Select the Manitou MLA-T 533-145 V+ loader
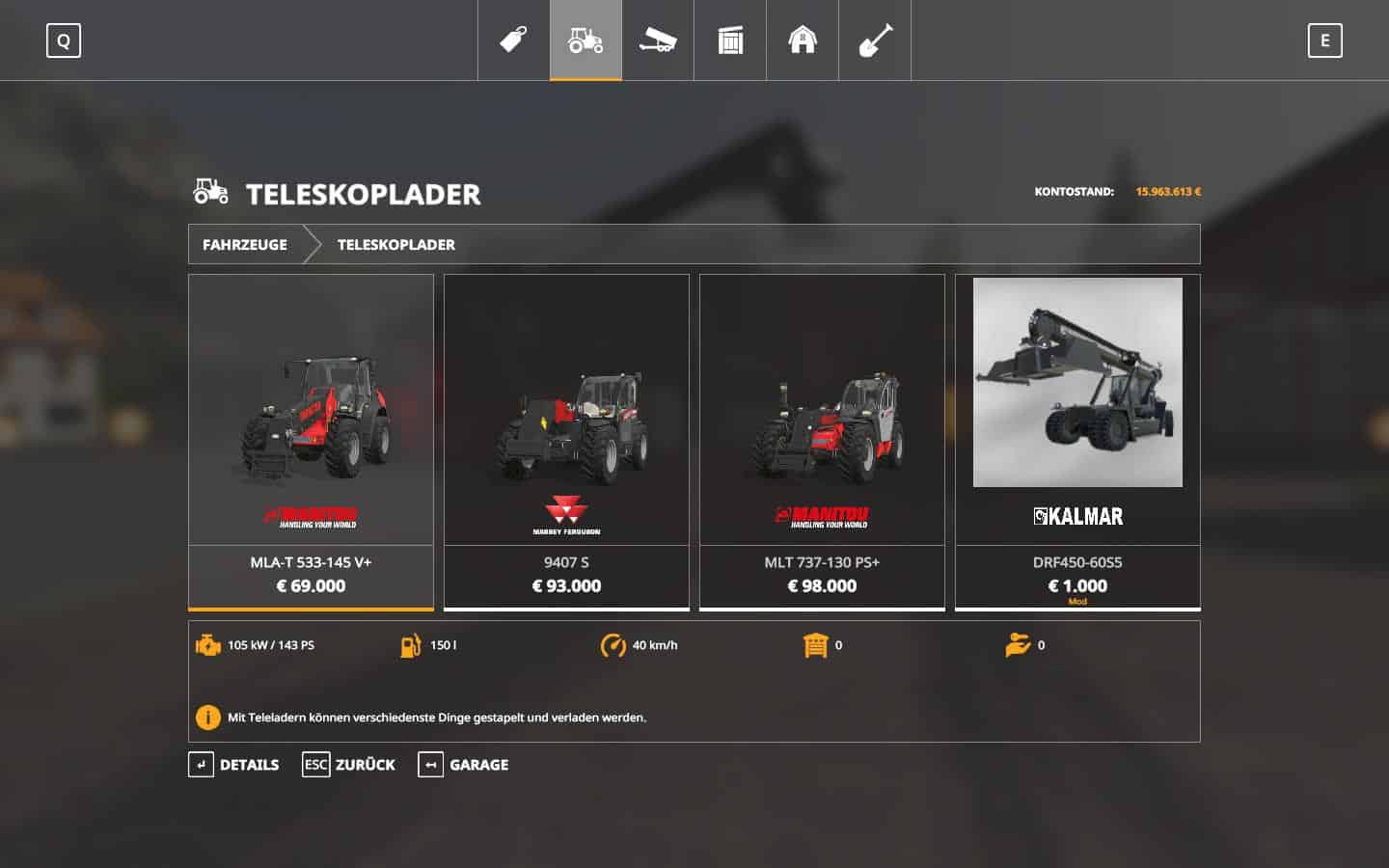The width and height of the screenshot is (1389, 868). coord(311,442)
